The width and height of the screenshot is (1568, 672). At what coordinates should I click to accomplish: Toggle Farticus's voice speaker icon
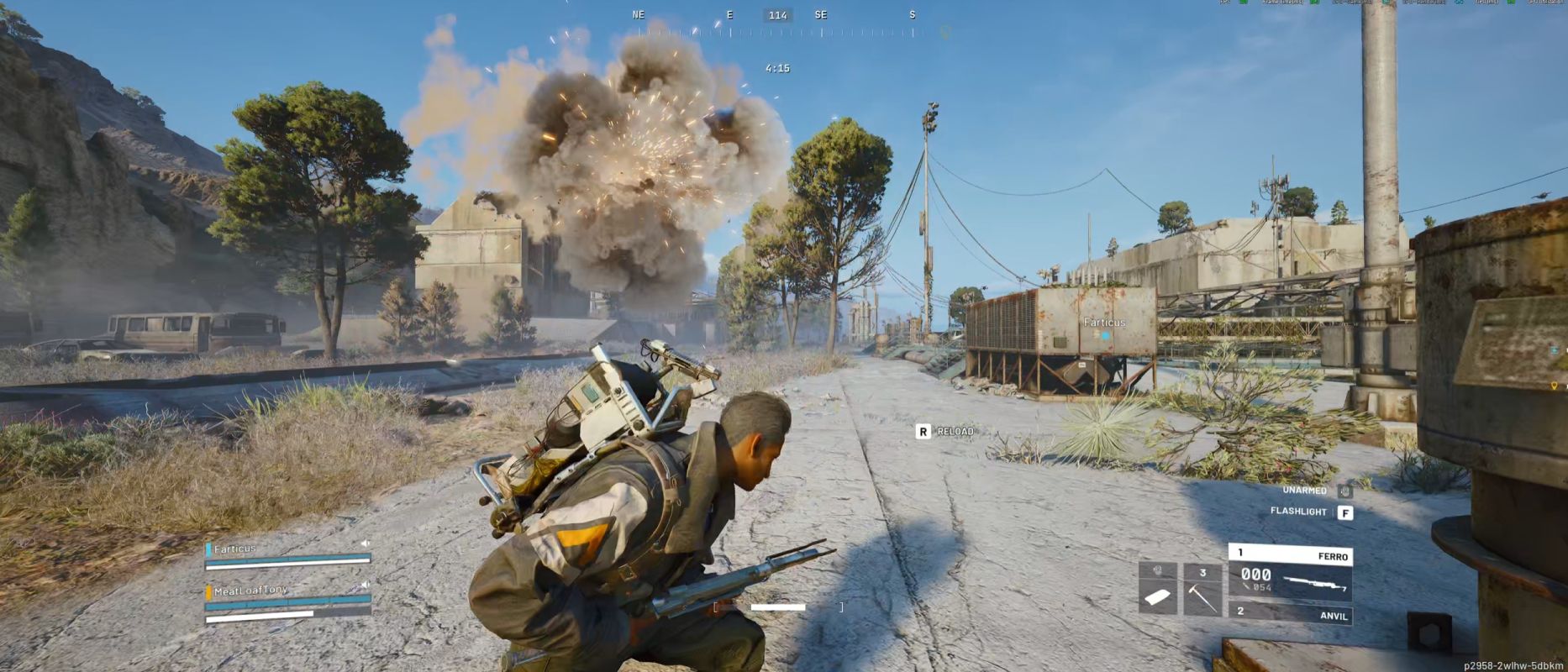365,543
